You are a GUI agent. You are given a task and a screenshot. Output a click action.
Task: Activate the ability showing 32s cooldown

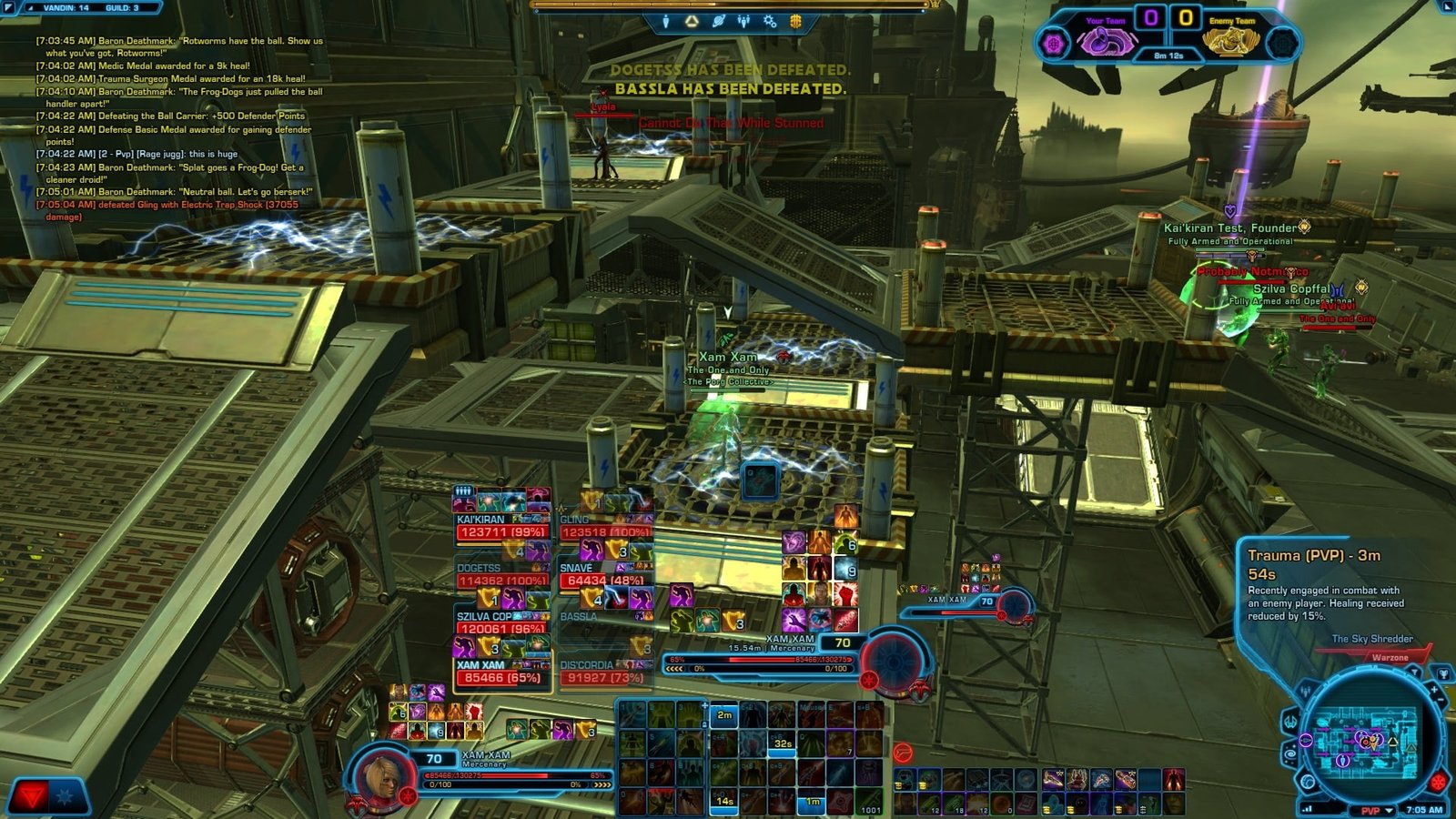pos(782,743)
